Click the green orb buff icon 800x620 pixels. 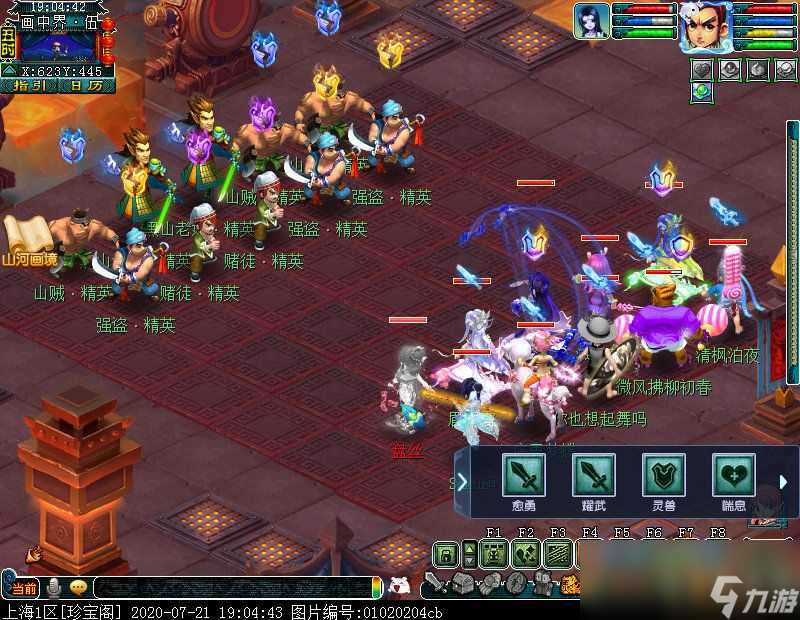pyautogui.click(x=701, y=92)
